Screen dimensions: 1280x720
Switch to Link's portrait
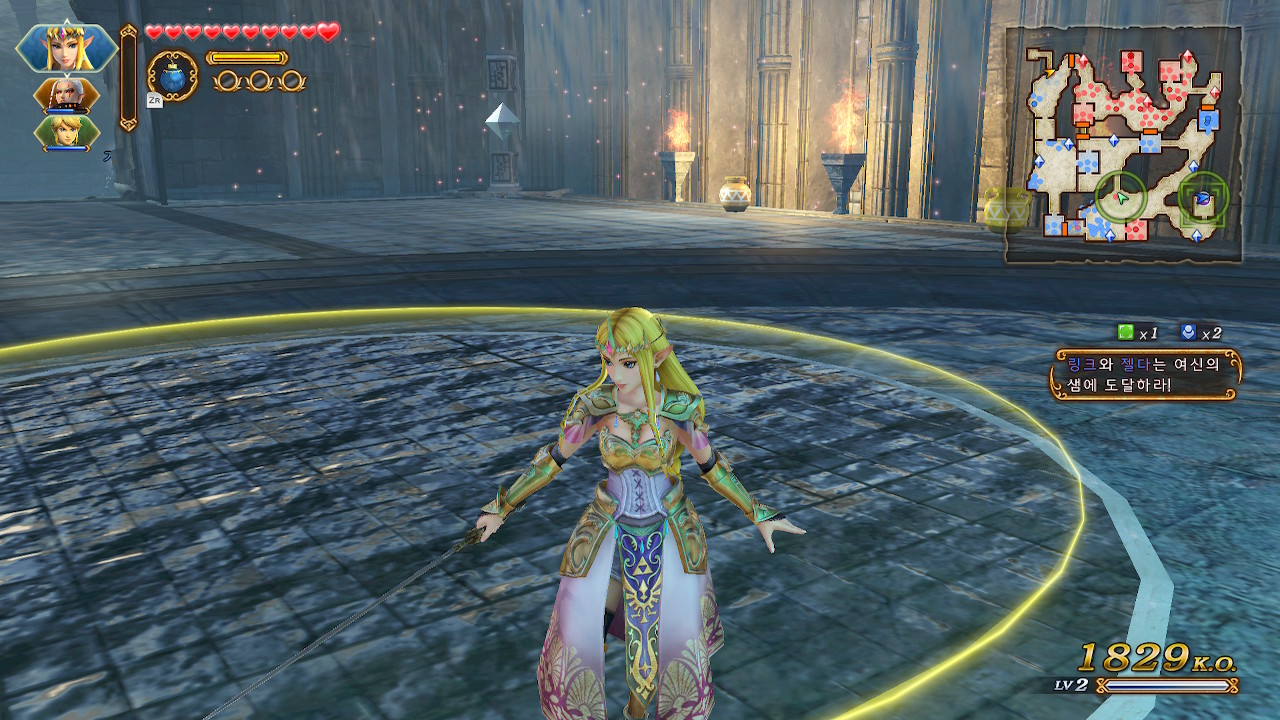click(67, 132)
